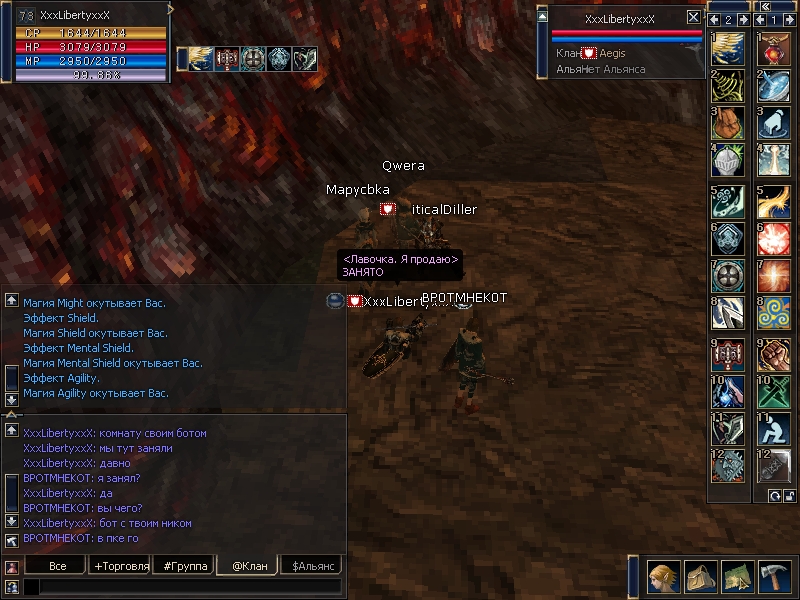Open the inventory bag icon

[x=701, y=578]
